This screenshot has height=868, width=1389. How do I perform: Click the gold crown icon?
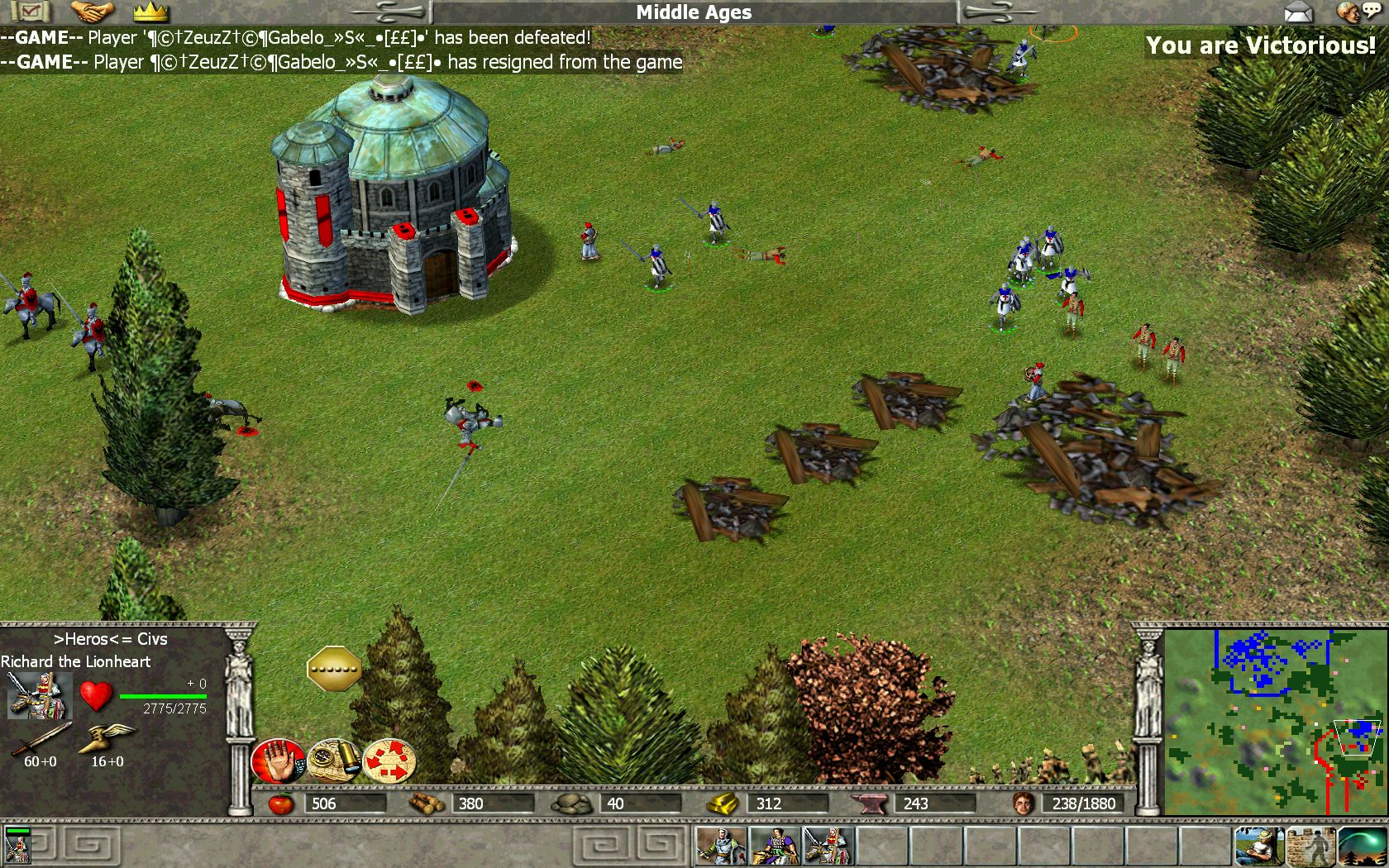point(150,12)
